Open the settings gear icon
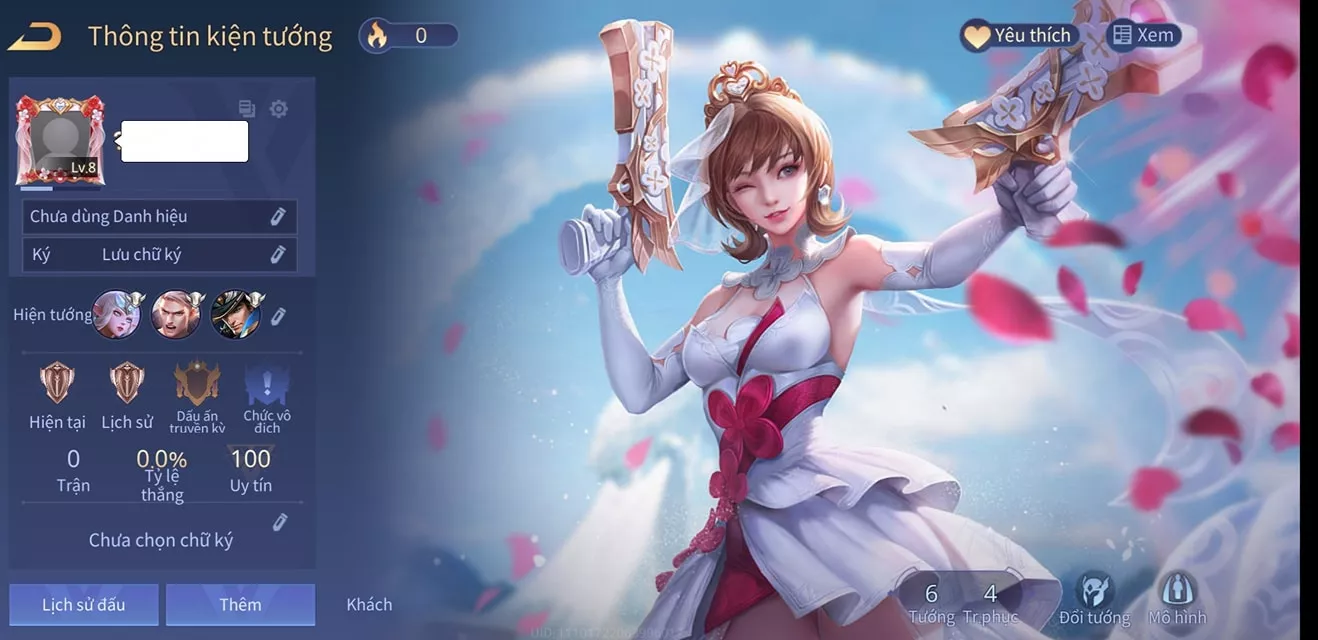1318x640 pixels. [279, 109]
